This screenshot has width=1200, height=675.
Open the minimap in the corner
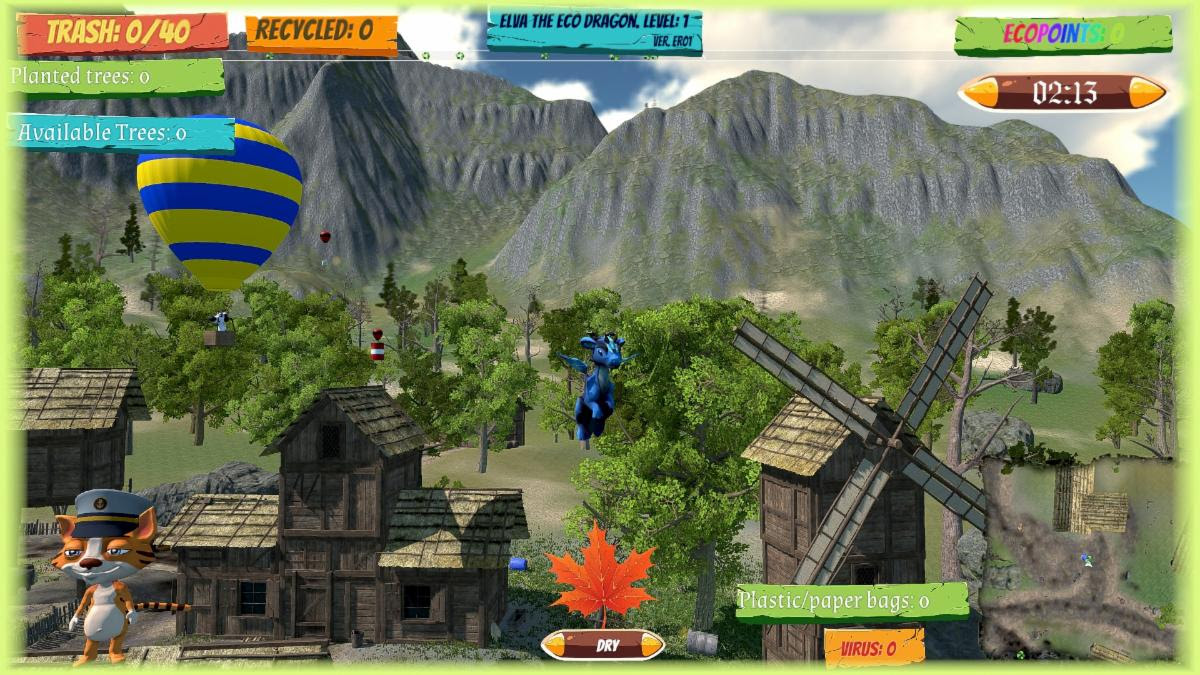[x=1077, y=558]
